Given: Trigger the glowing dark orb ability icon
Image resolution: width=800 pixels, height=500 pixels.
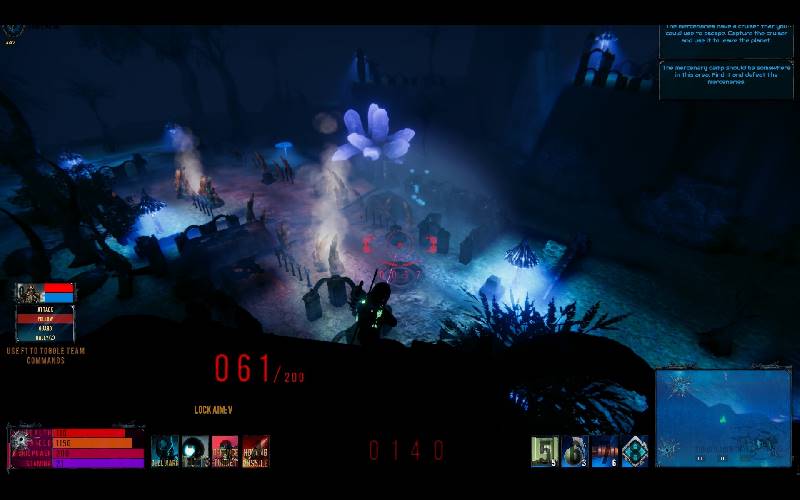Looking at the screenshot, I should (x=195, y=451).
